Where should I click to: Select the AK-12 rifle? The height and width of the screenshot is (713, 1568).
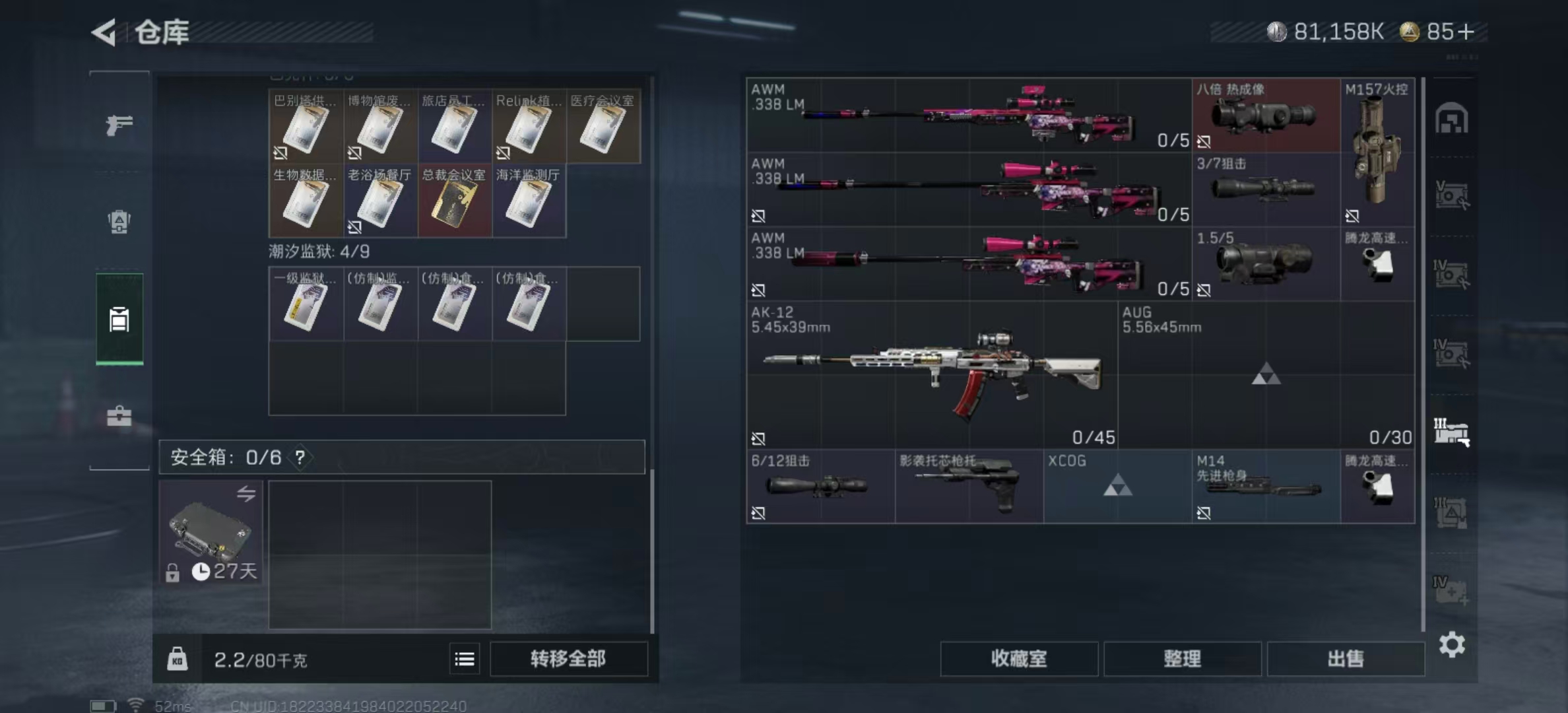[x=931, y=375]
